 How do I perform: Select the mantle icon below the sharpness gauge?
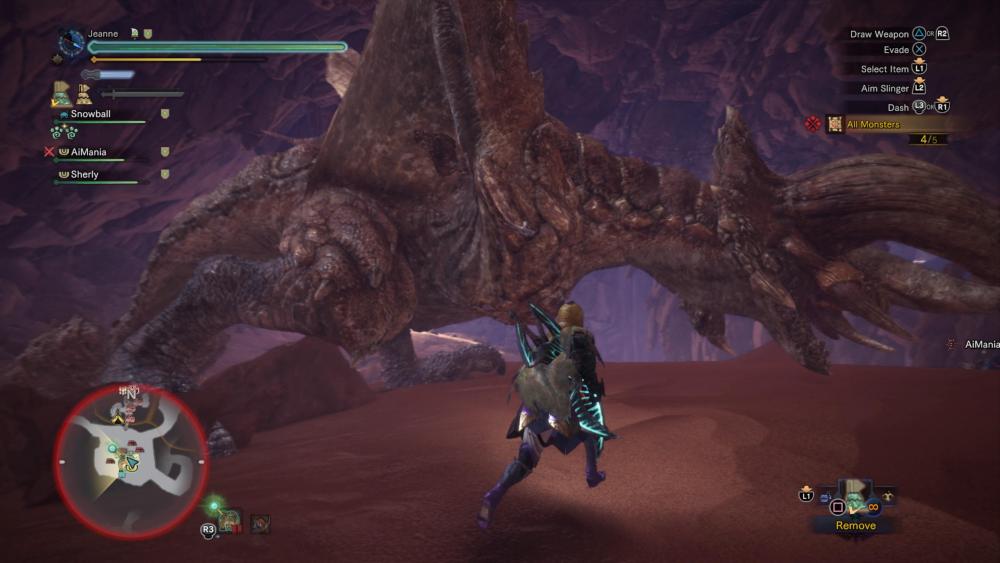pyautogui.click(x=62, y=95)
